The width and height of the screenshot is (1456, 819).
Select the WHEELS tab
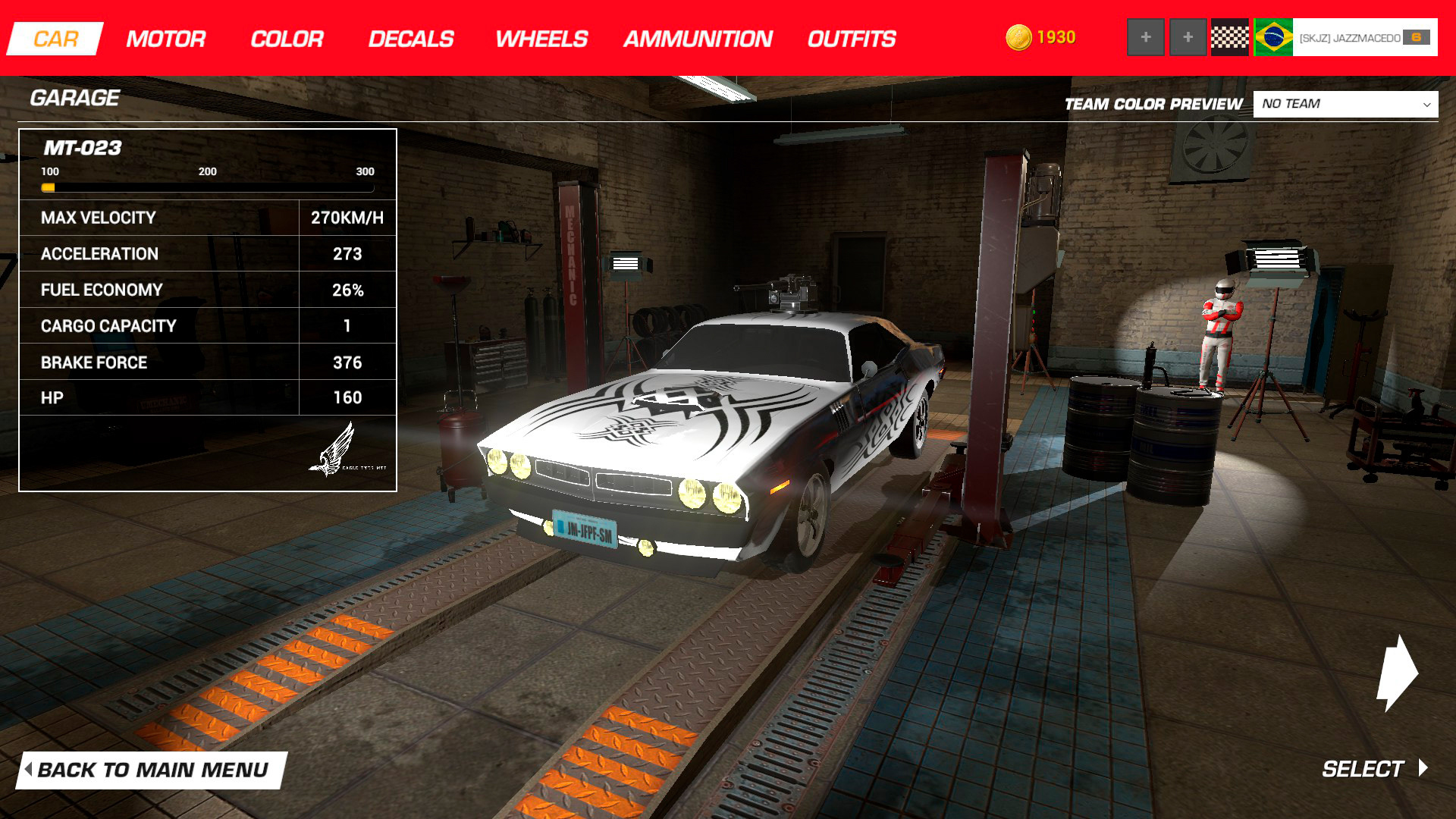coord(541,39)
